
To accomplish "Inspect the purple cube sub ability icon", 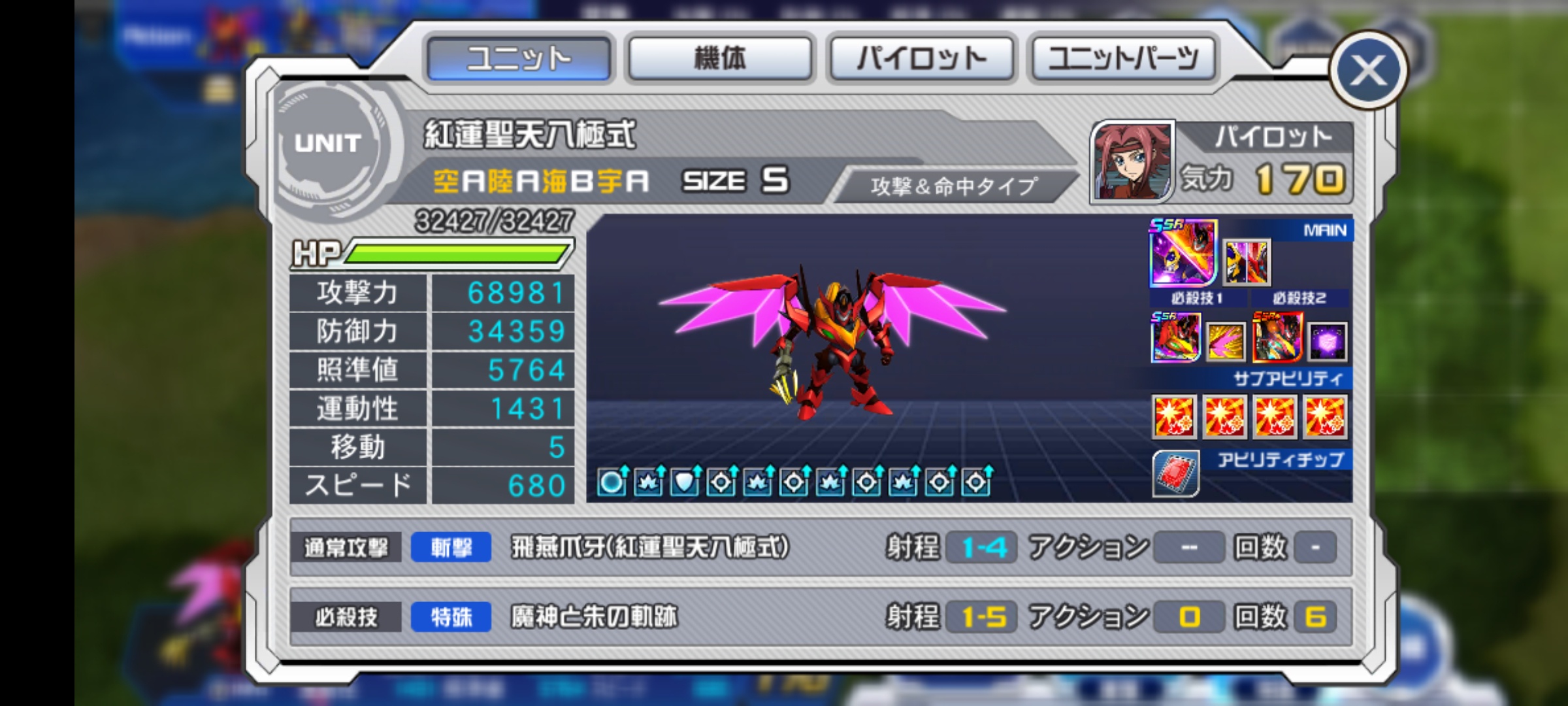I will point(1327,341).
